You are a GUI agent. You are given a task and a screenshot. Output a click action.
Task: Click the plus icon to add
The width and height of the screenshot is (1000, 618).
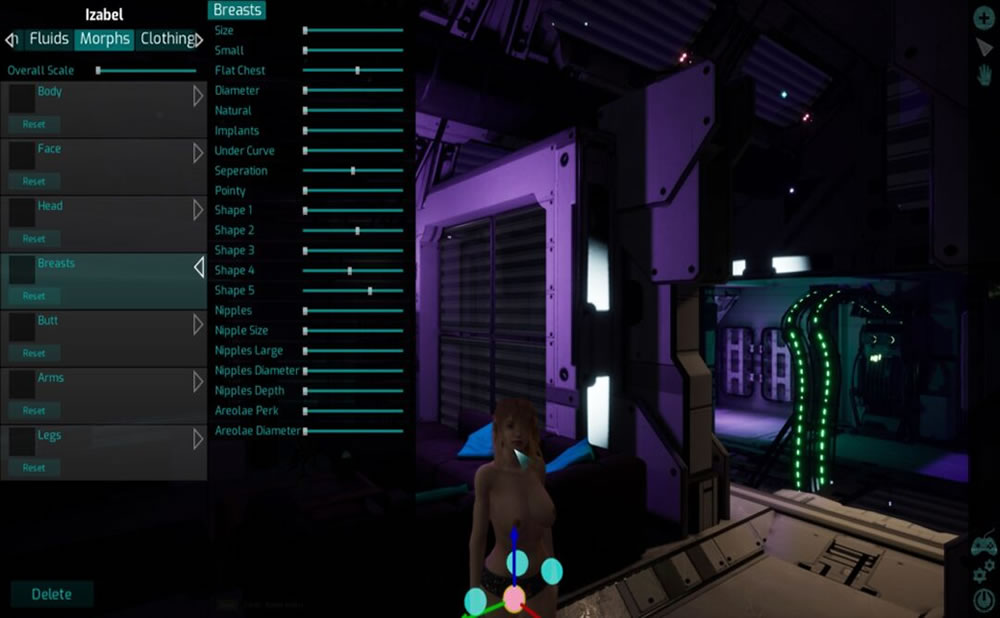(984, 18)
